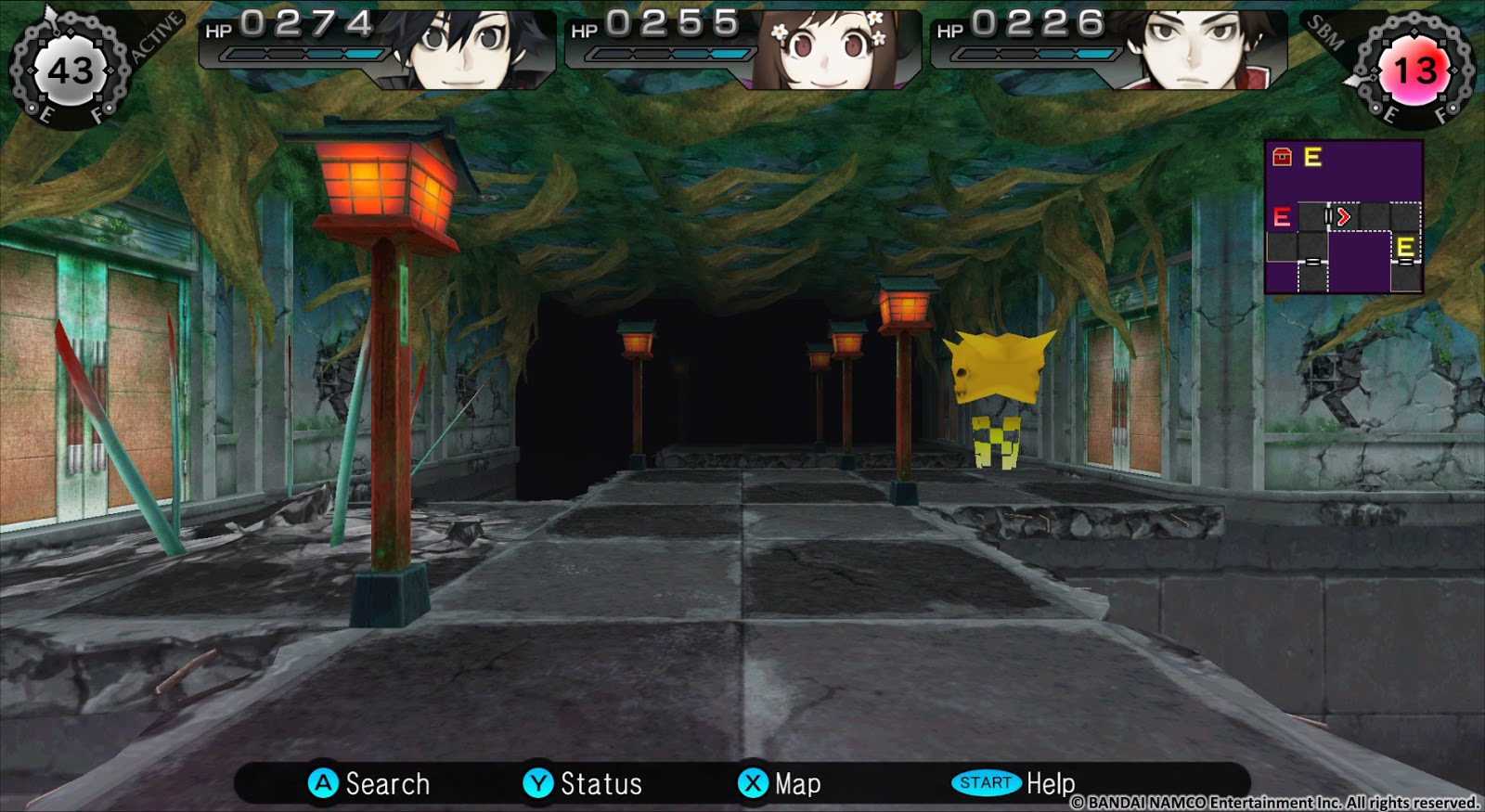Click the START button pill icon near Help

pos(987,783)
